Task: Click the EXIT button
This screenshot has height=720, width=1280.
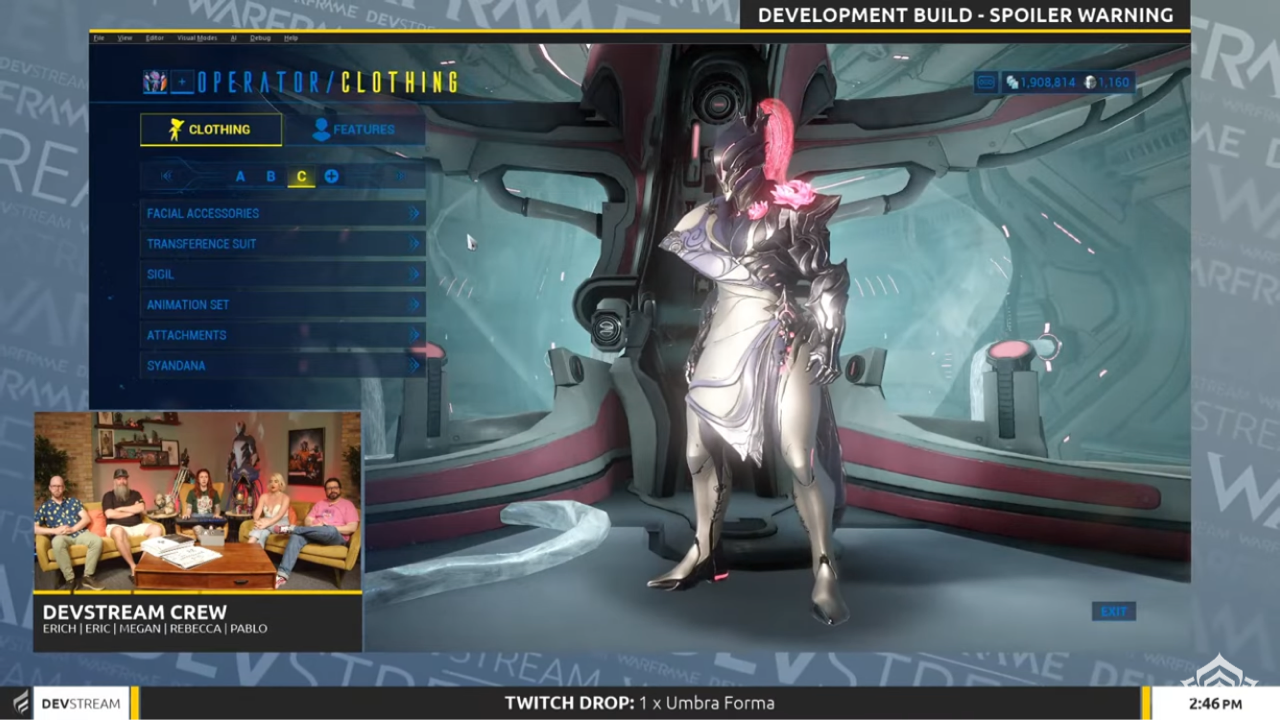Action: (1113, 611)
